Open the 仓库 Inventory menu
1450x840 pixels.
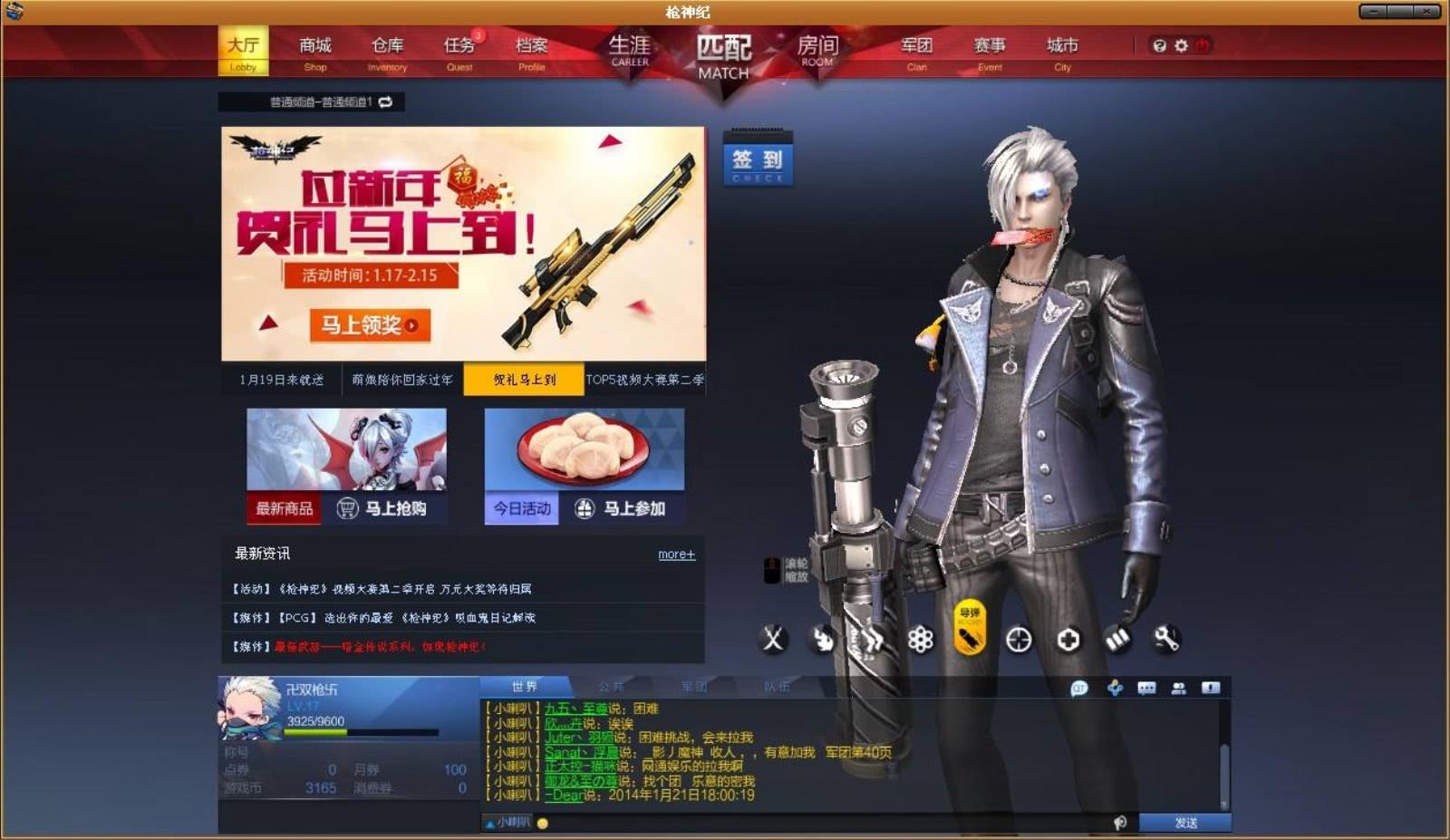tap(387, 44)
